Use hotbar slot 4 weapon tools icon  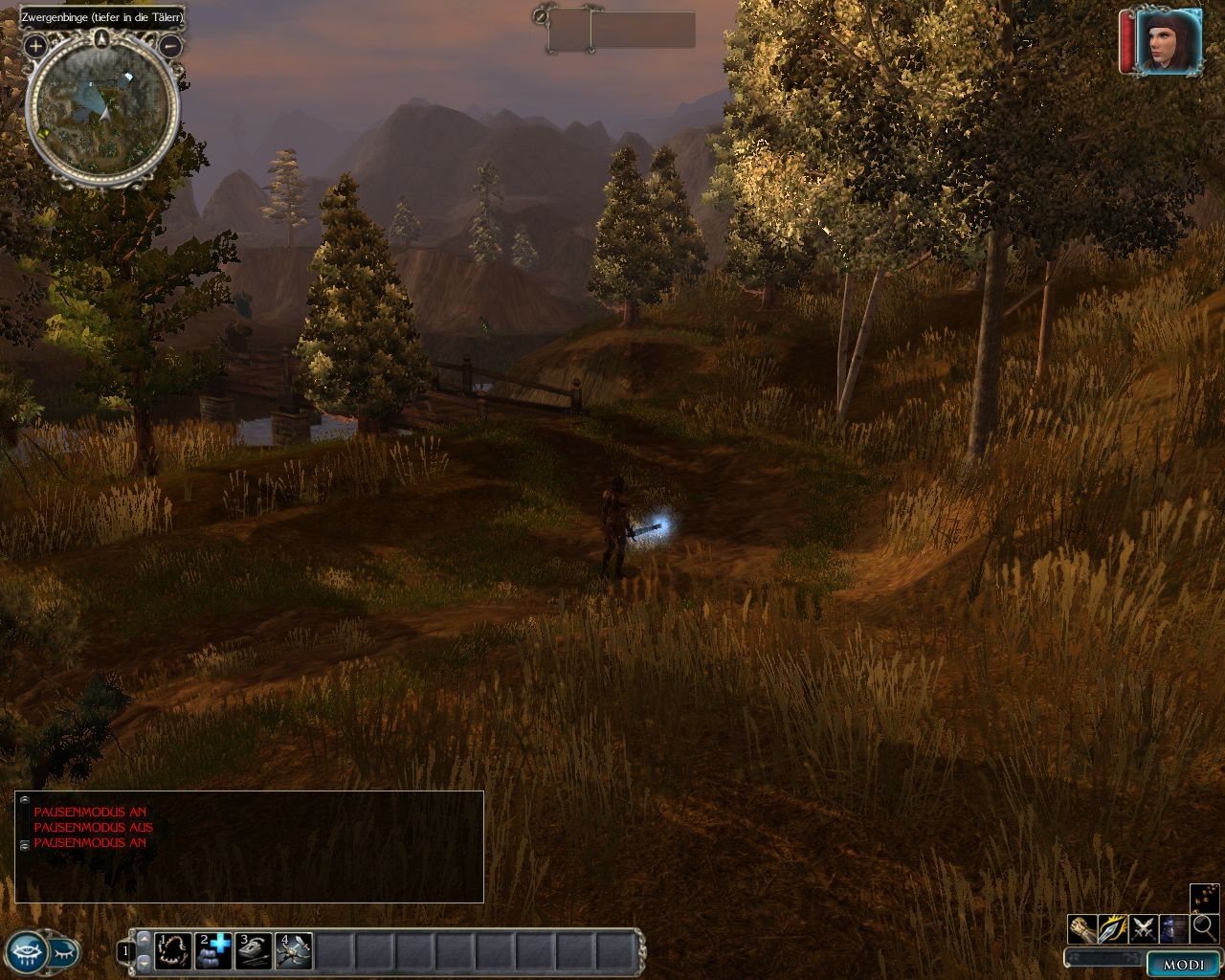294,949
